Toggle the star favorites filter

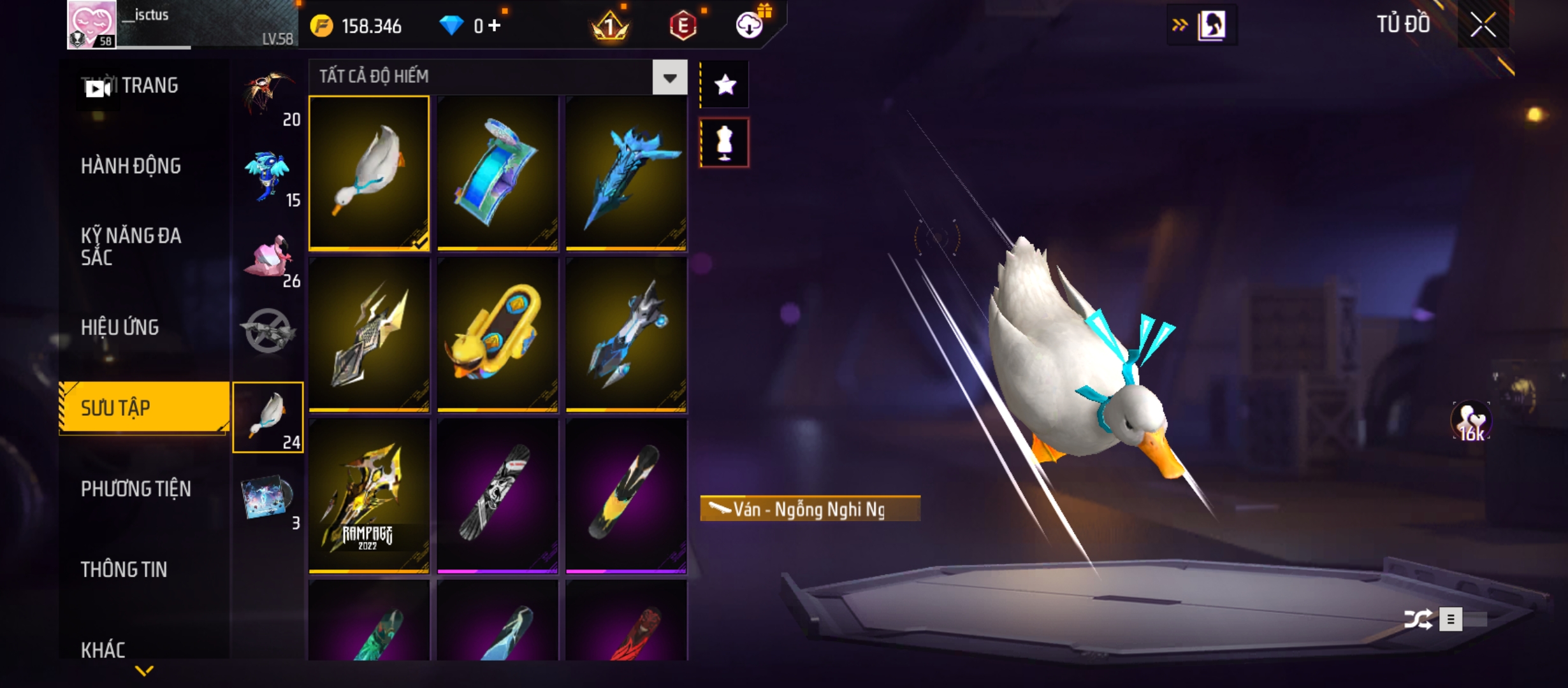point(725,85)
